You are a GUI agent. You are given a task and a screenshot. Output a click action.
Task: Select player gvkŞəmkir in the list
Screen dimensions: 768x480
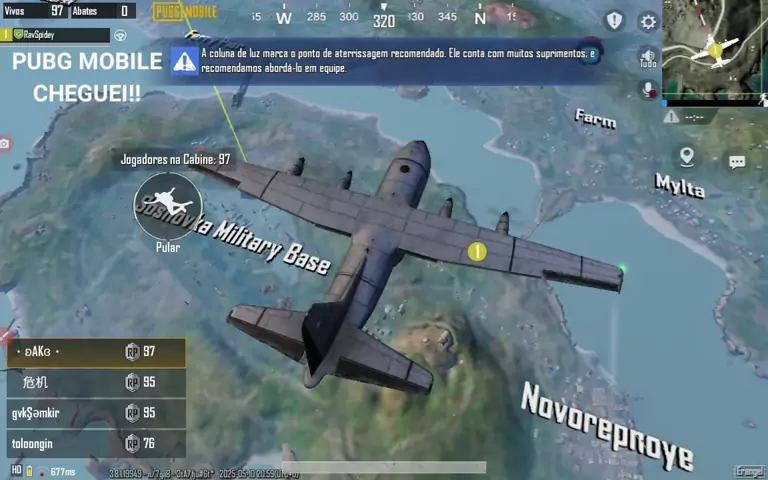click(96, 413)
